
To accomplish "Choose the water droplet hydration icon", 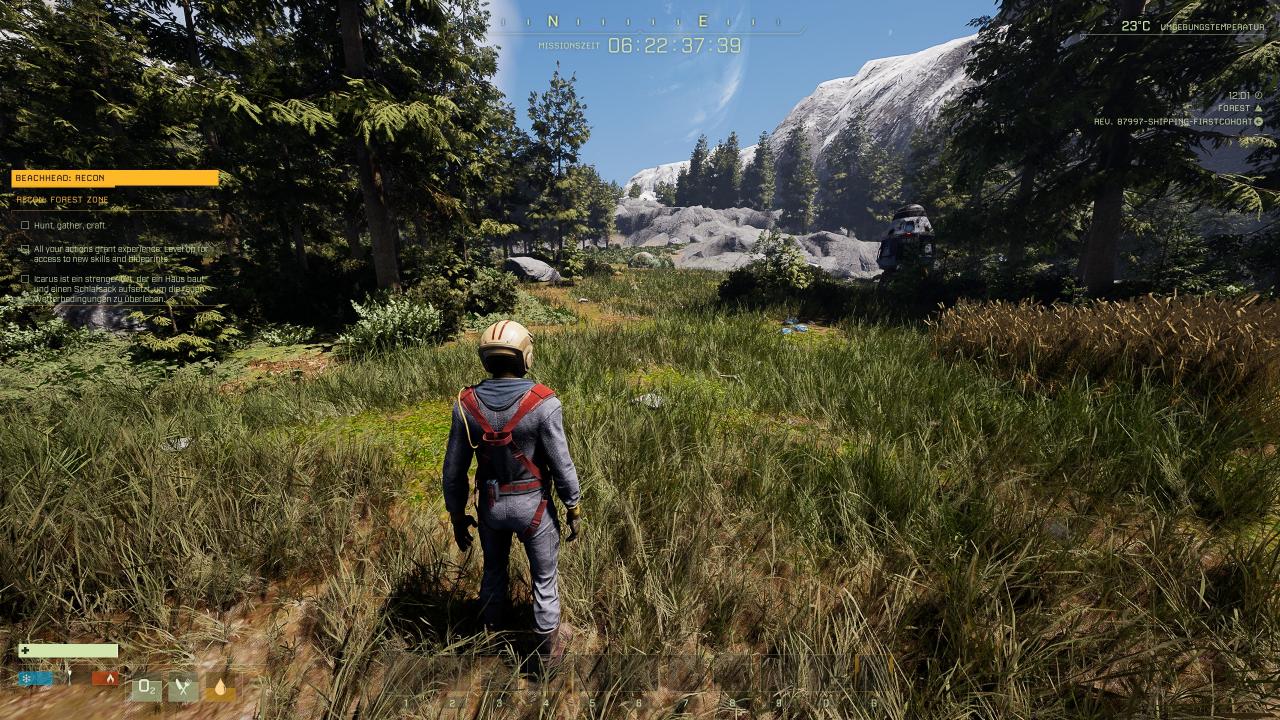I will (220, 688).
